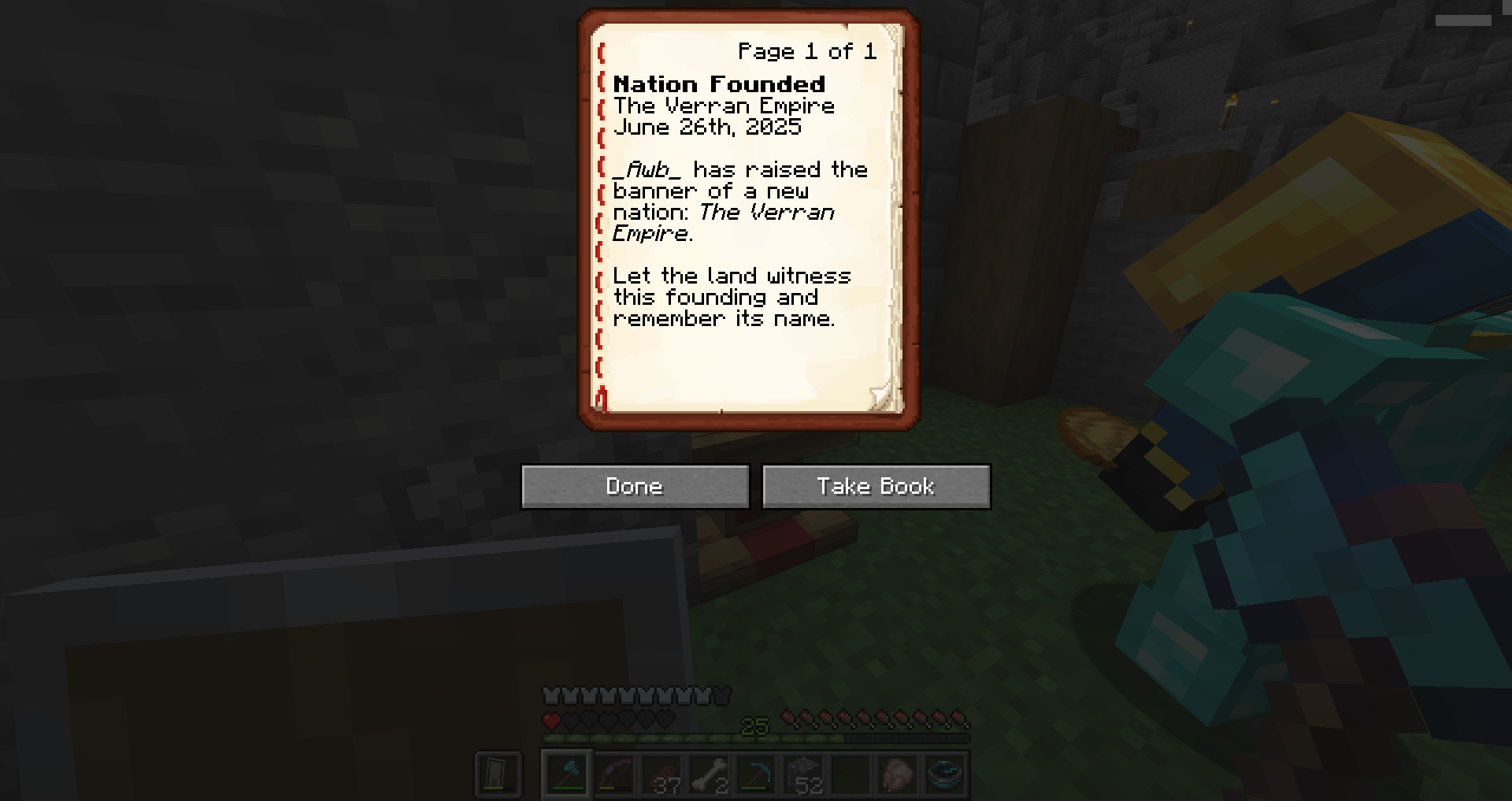
Task: Choose the compass-like item in the last hotbar slot
Action: (945, 775)
